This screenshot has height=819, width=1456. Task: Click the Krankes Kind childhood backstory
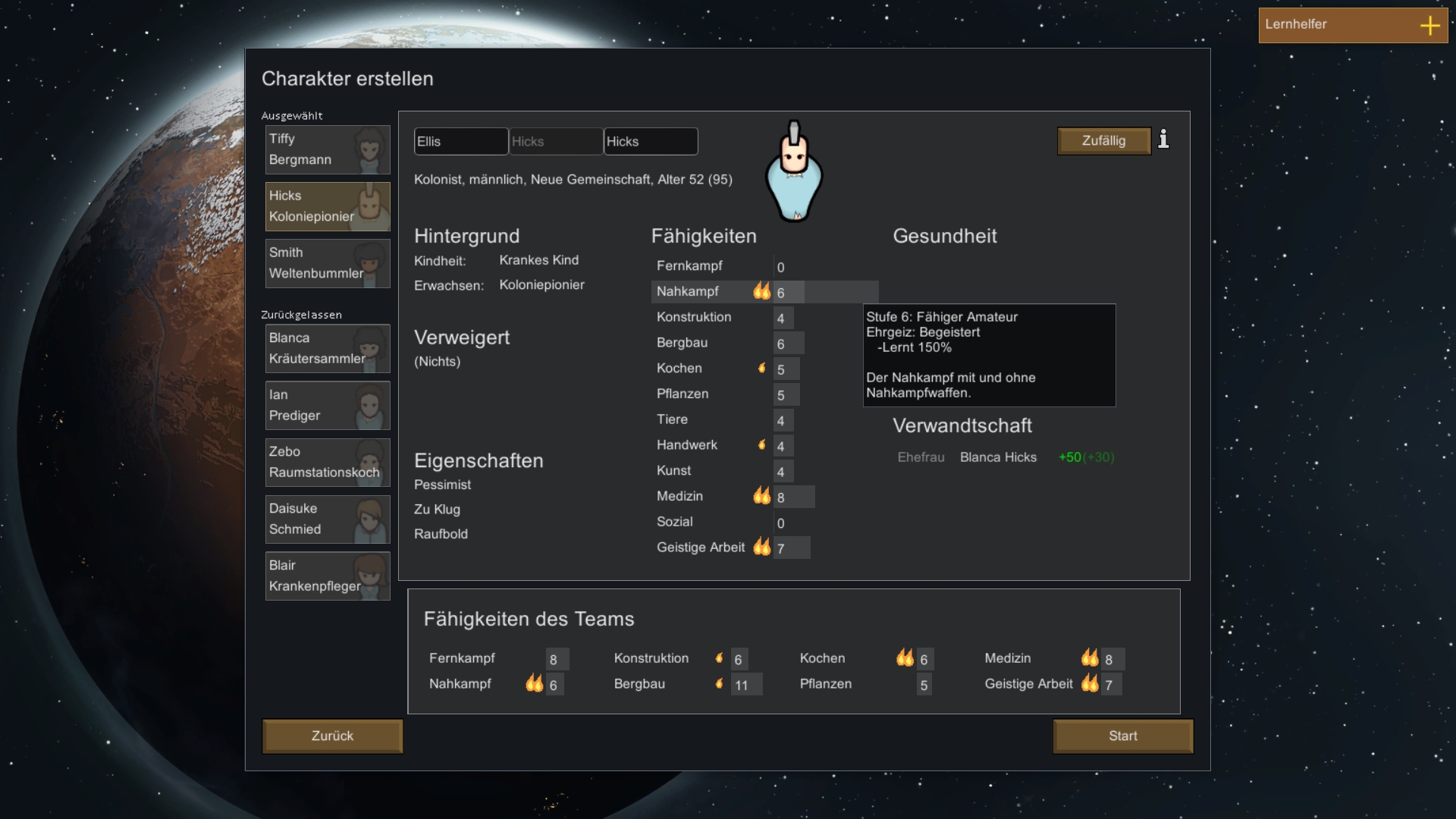click(538, 260)
